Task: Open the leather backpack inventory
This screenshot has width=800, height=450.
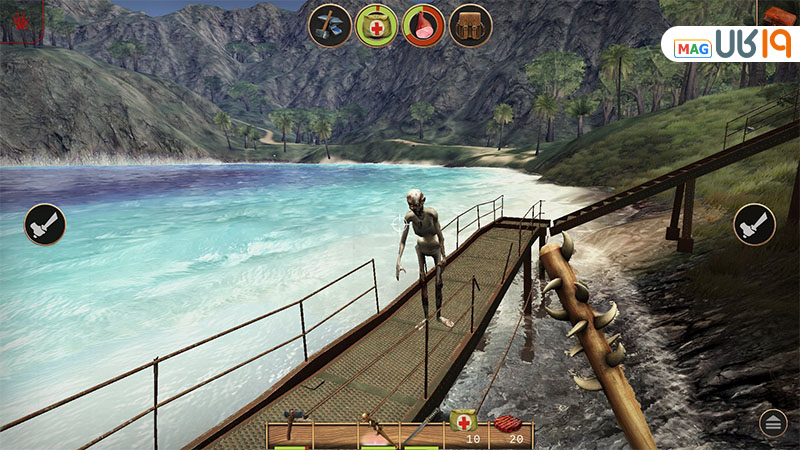Action: (x=470, y=25)
